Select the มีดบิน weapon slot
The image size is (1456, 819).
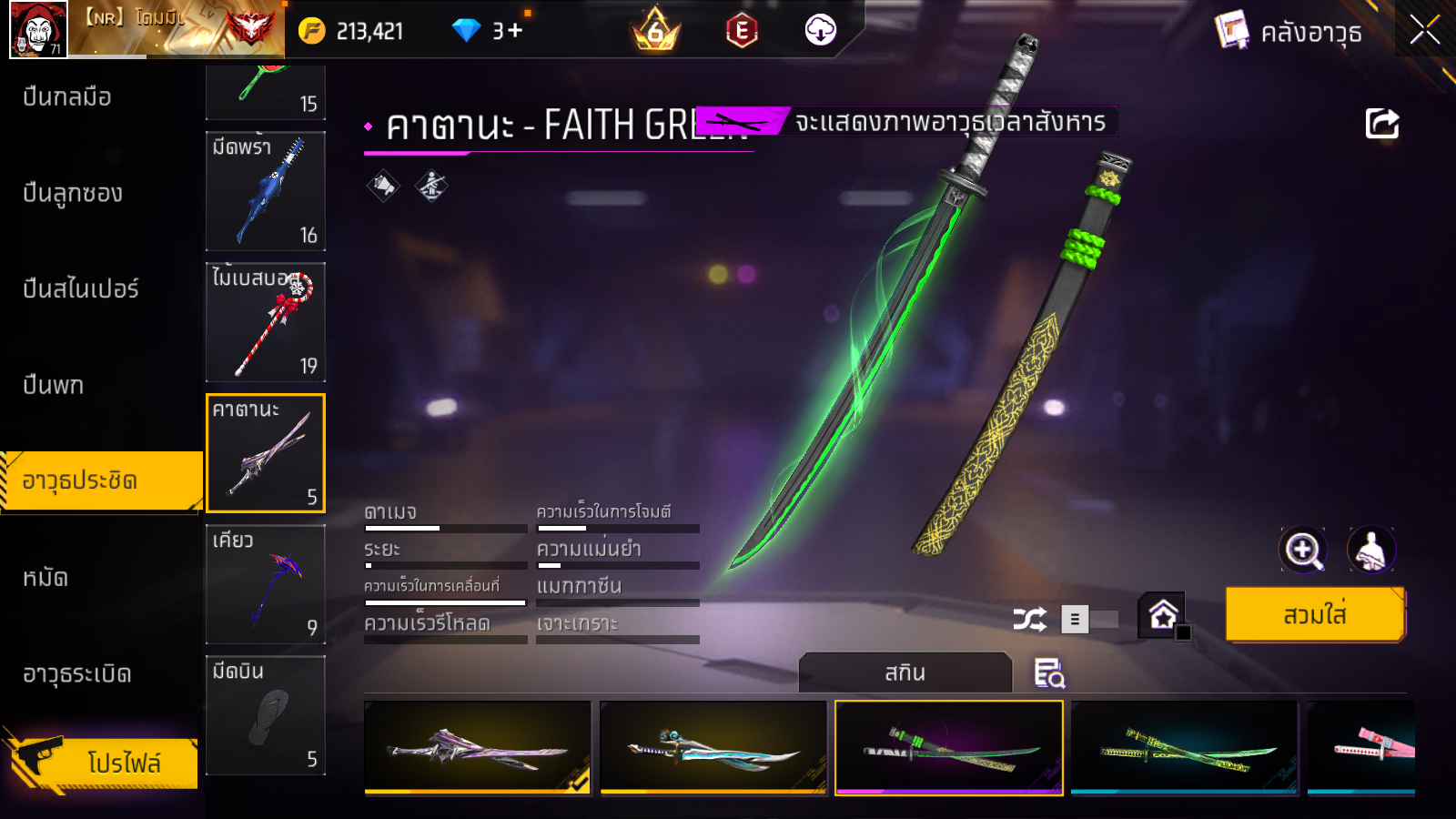pyautogui.click(x=266, y=715)
